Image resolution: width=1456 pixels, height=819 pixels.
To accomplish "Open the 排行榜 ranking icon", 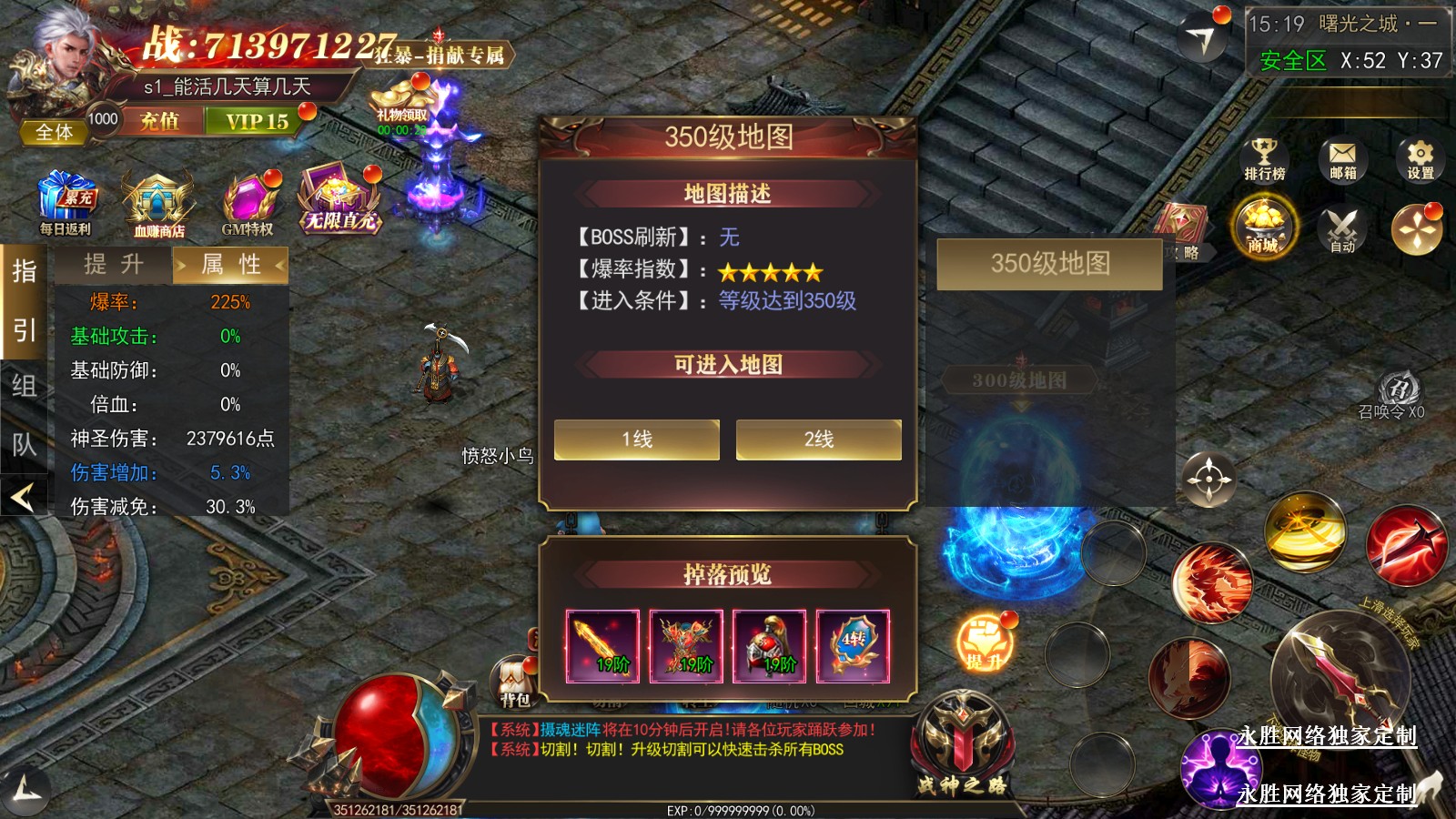I will pyautogui.click(x=1264, y=159).
